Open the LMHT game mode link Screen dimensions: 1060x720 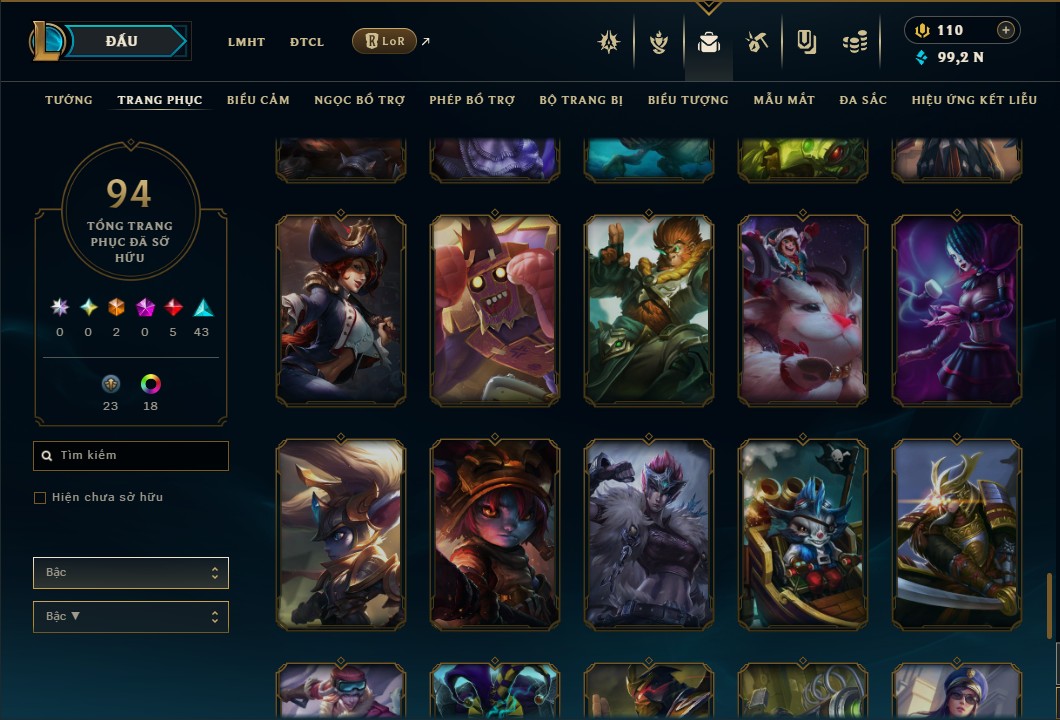click(x=246, y=42)
